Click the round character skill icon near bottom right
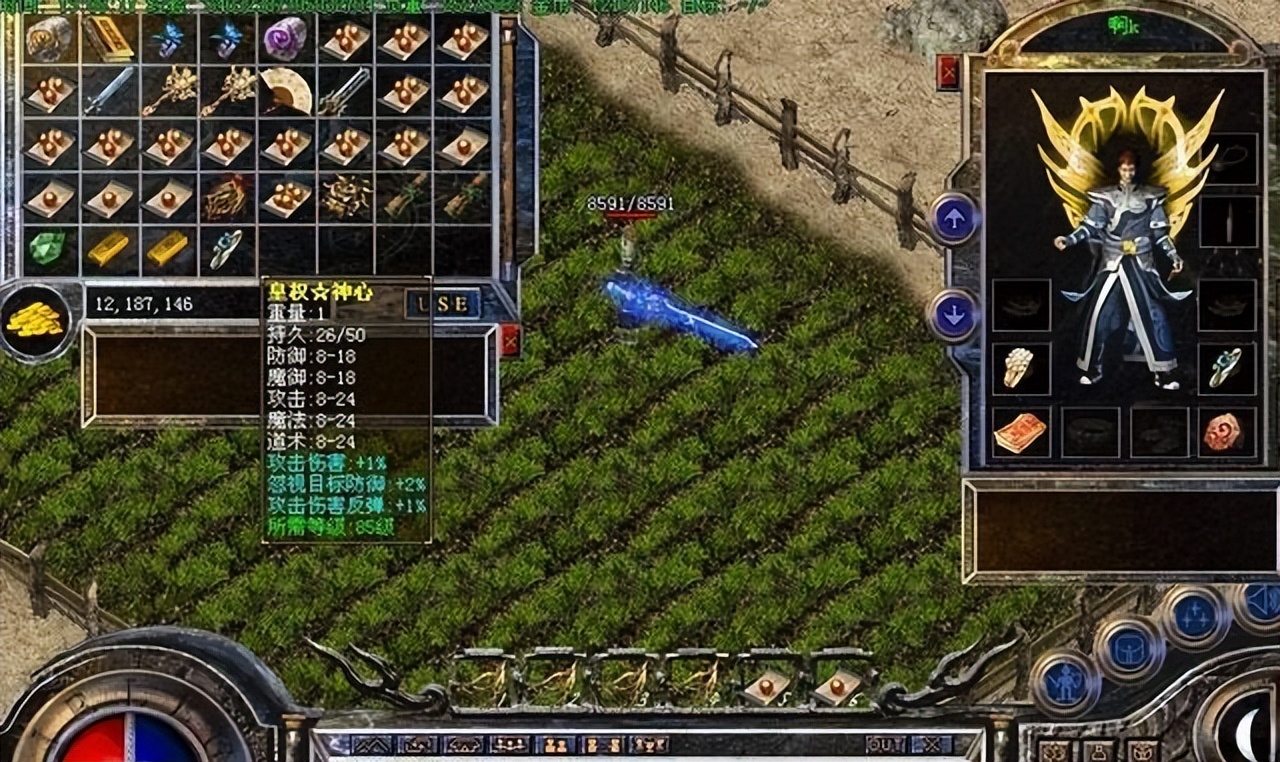This screenshot has width=1280, height=762. [1065, 683]
